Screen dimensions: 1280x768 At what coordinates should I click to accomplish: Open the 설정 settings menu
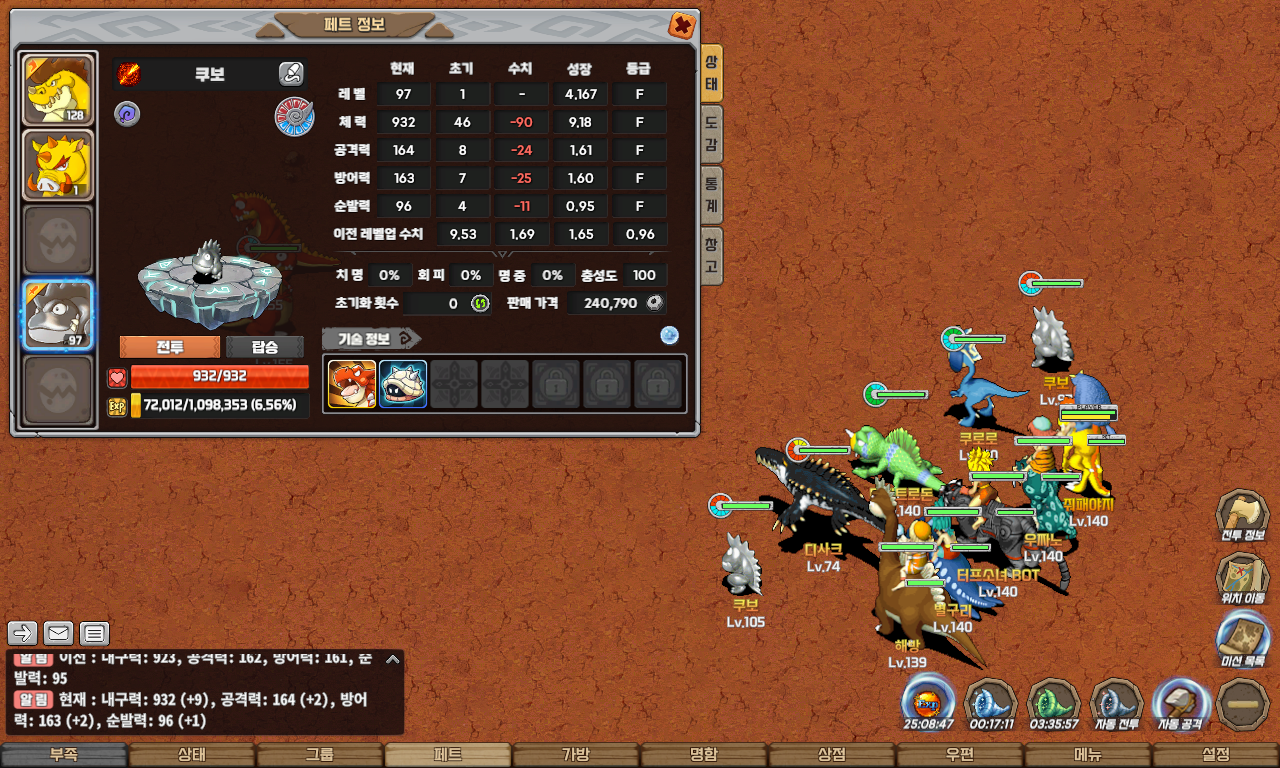(x=1215, y=755)
